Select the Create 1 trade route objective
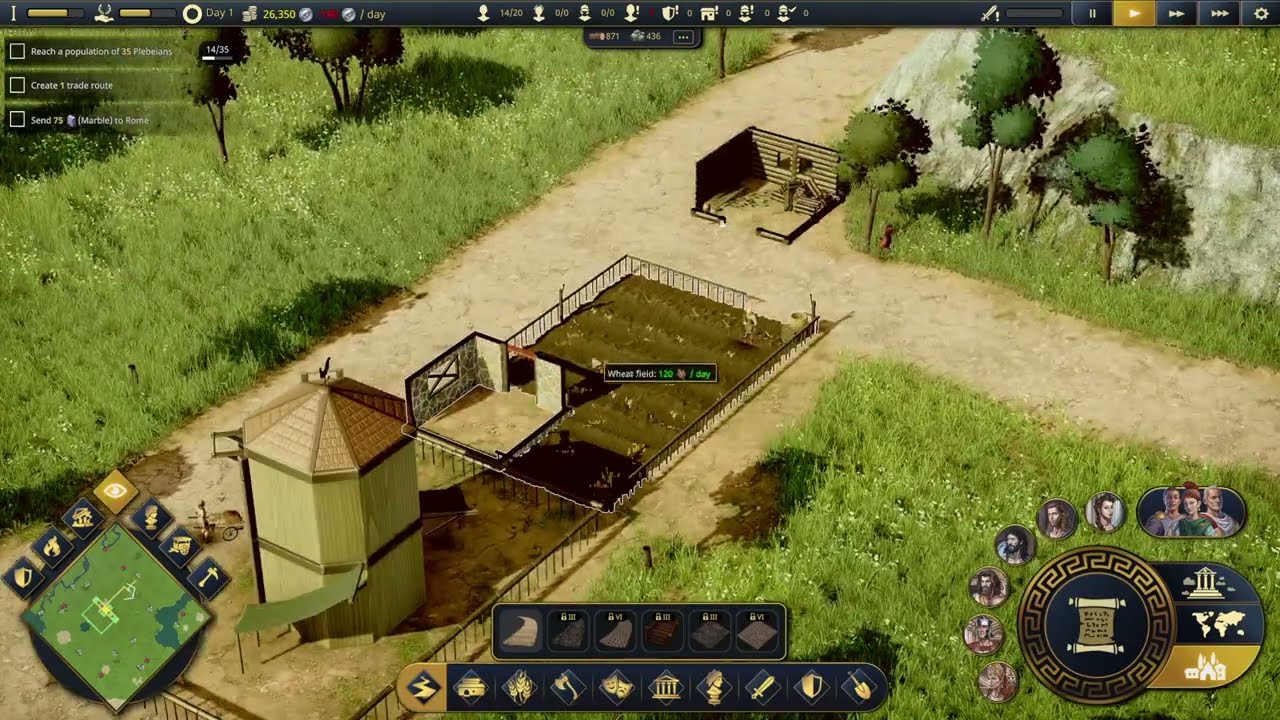The height and width of the screenshot is (720, 1280). 71,85
